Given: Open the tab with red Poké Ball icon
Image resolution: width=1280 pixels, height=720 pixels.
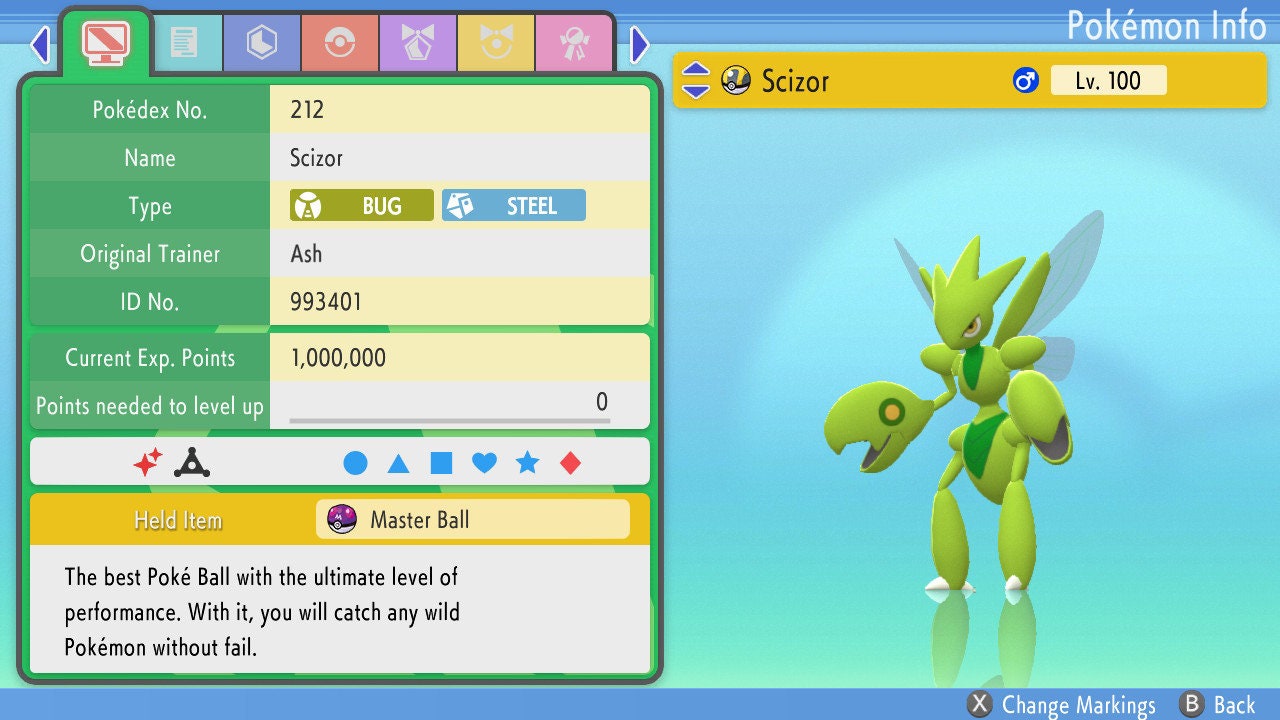Looking at the screenshot, I should (339, 43).
